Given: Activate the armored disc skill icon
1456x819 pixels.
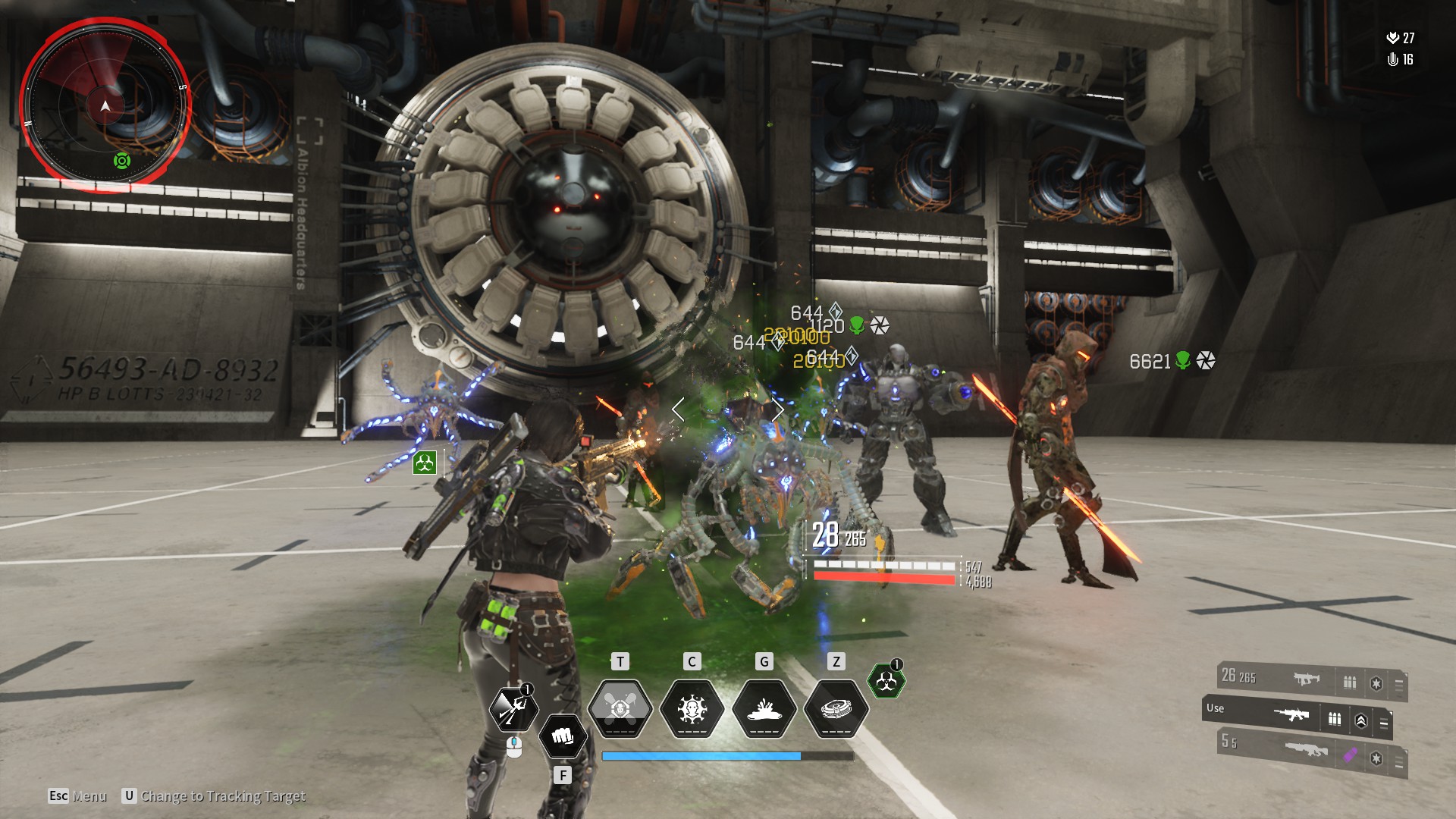Looking at the screenshot, I should click(836, 708).
